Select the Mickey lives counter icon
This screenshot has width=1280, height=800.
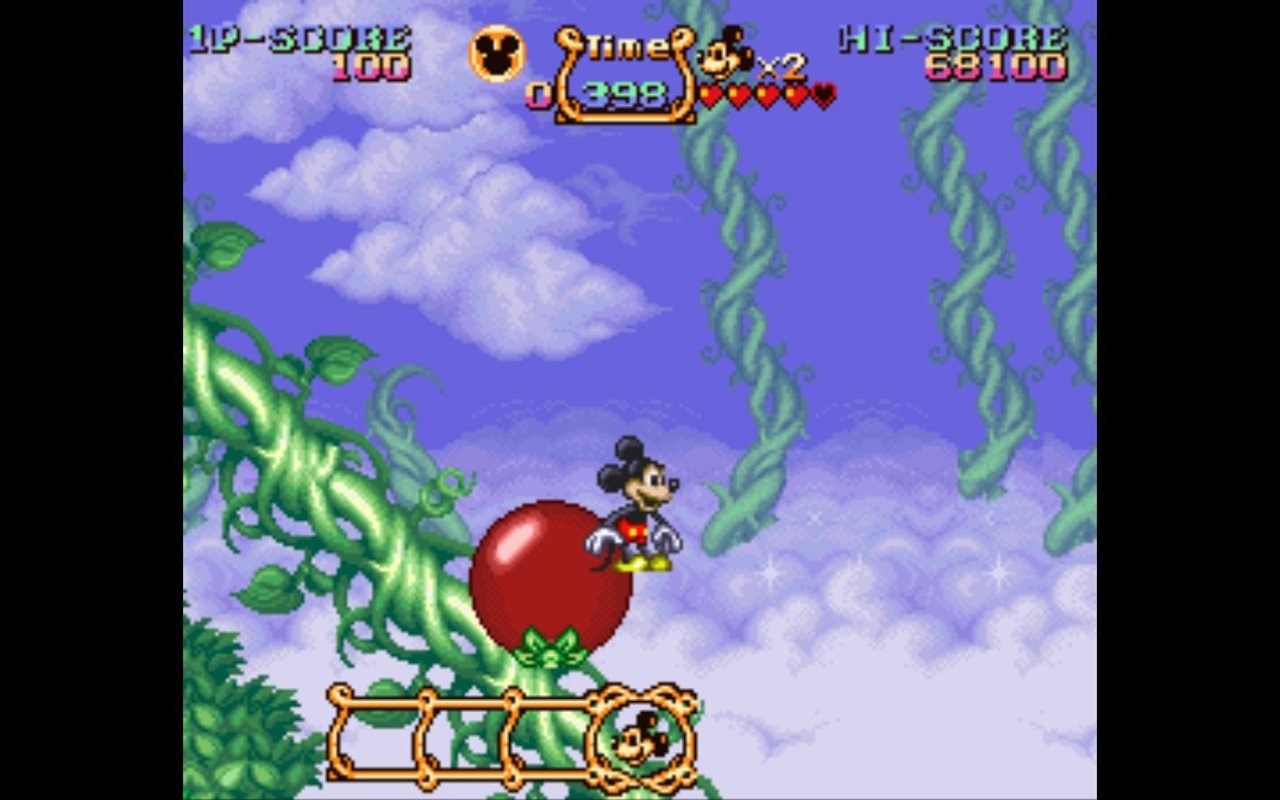[x=723, y=55]
